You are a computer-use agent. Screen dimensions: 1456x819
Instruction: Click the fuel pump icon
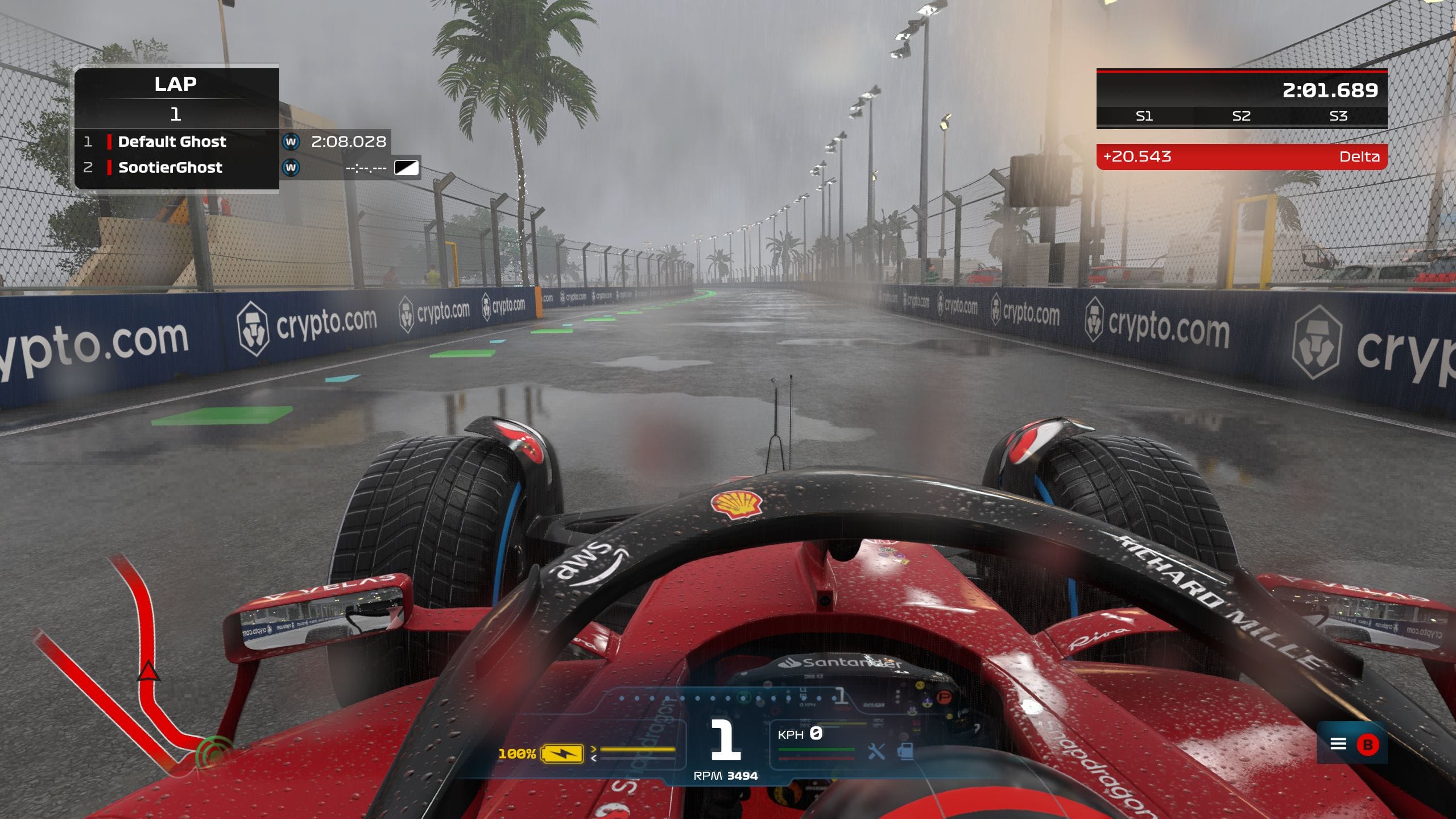click(905, 751)
